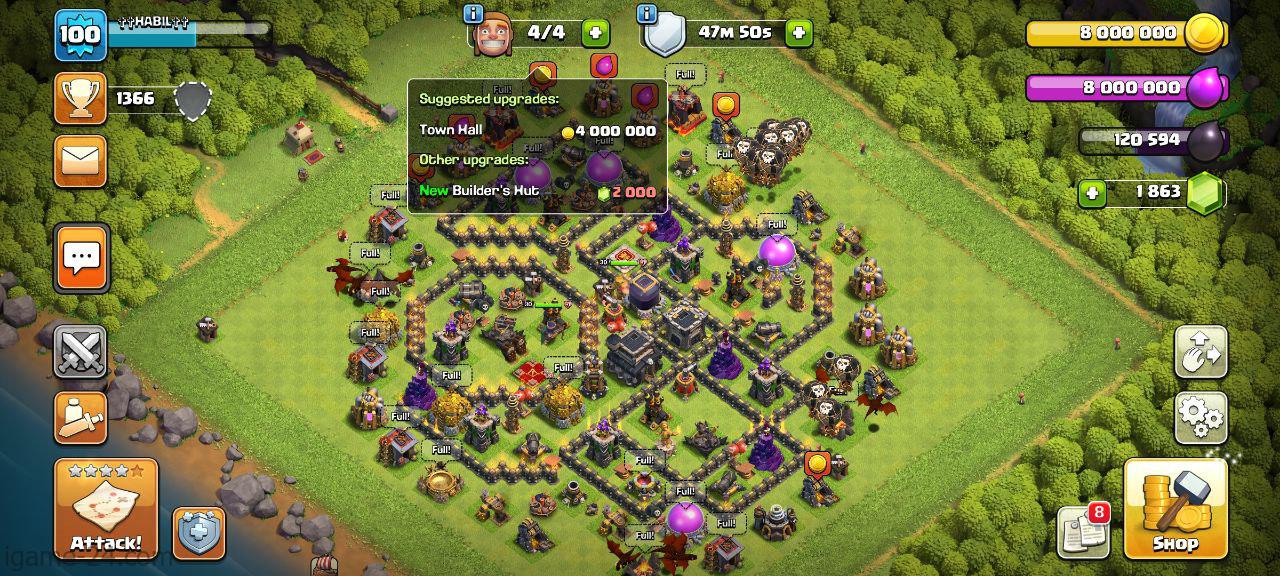The height and width of the screenshot is (576, 1280).
Task: Open the Shop menu
Action: pos(1174,508)
